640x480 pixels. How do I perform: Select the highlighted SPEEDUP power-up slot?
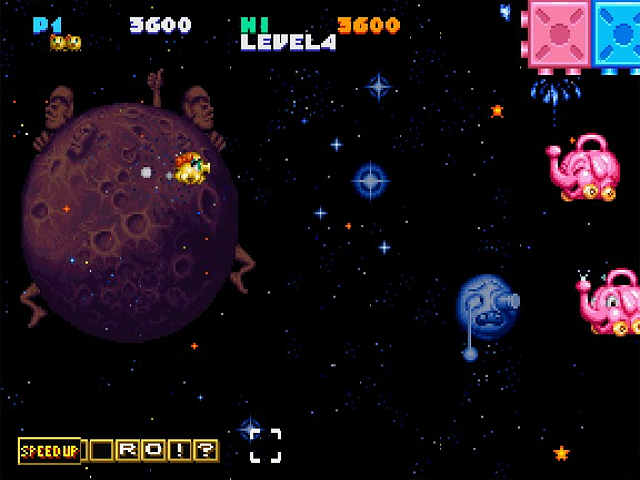pos(49,451)
